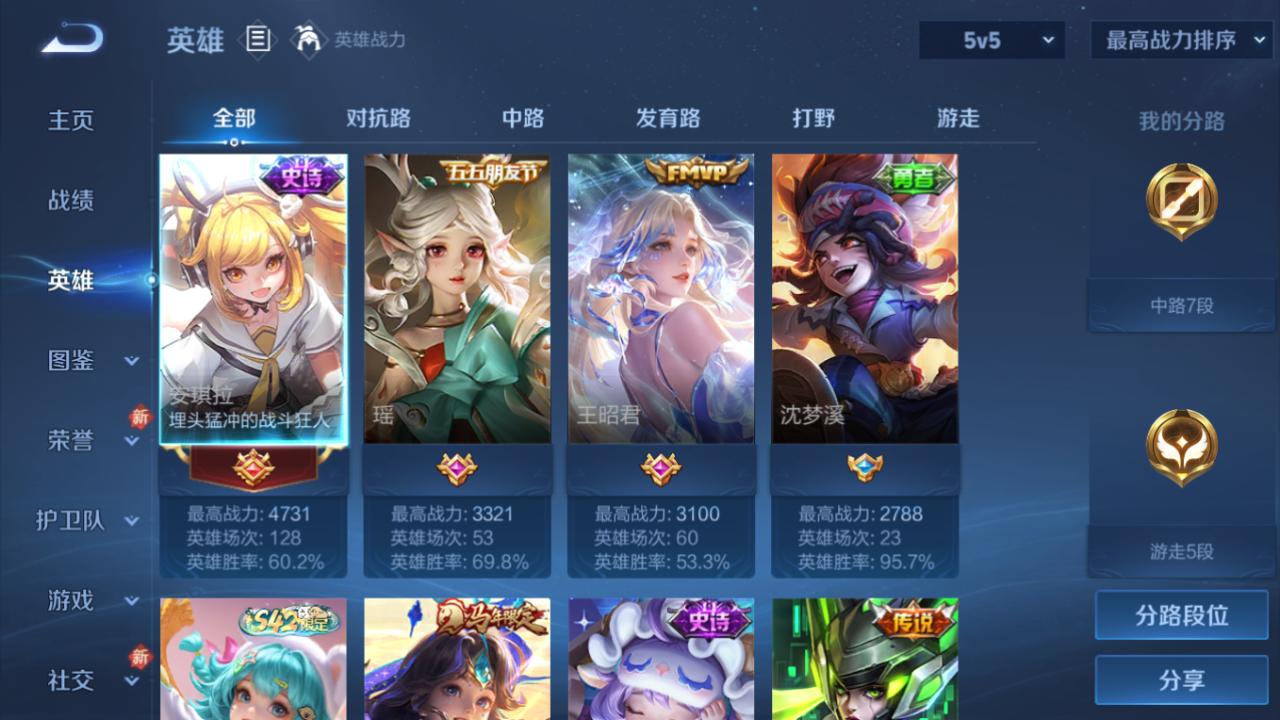
Task: Click the blue rank badge under 沈梦溪
Action: click(864, 467)
